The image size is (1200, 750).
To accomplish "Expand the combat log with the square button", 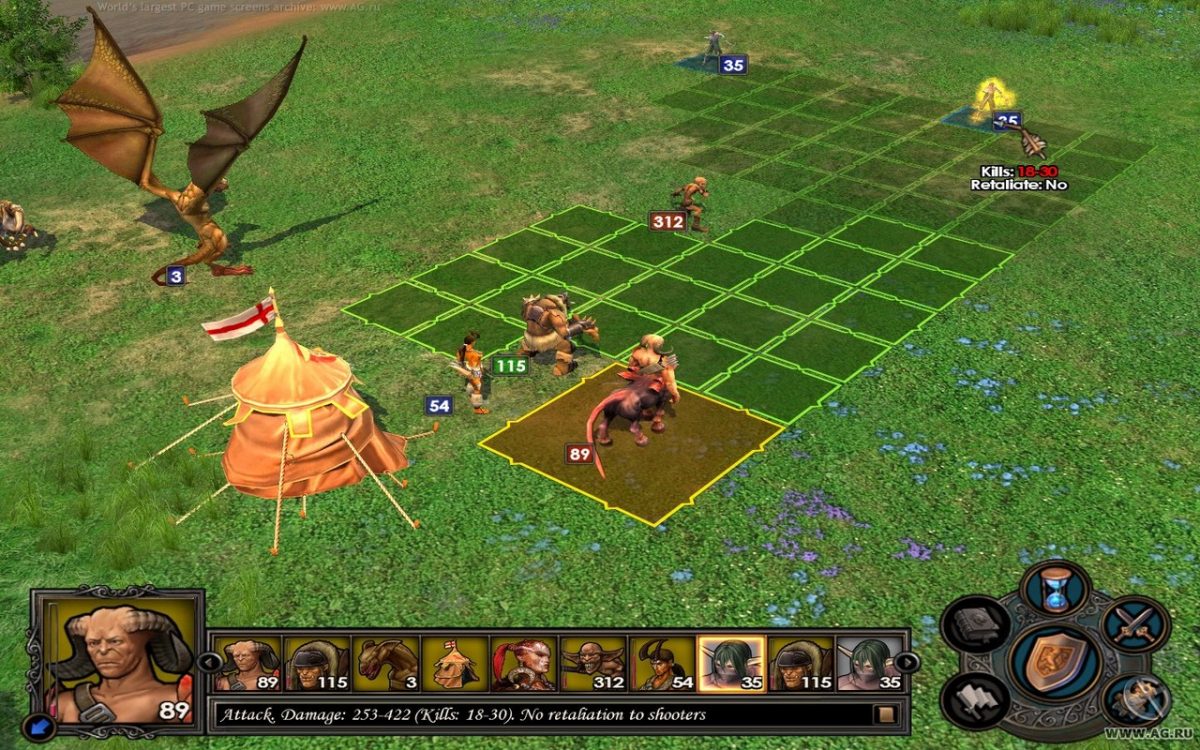I will [x=884, y=715].
